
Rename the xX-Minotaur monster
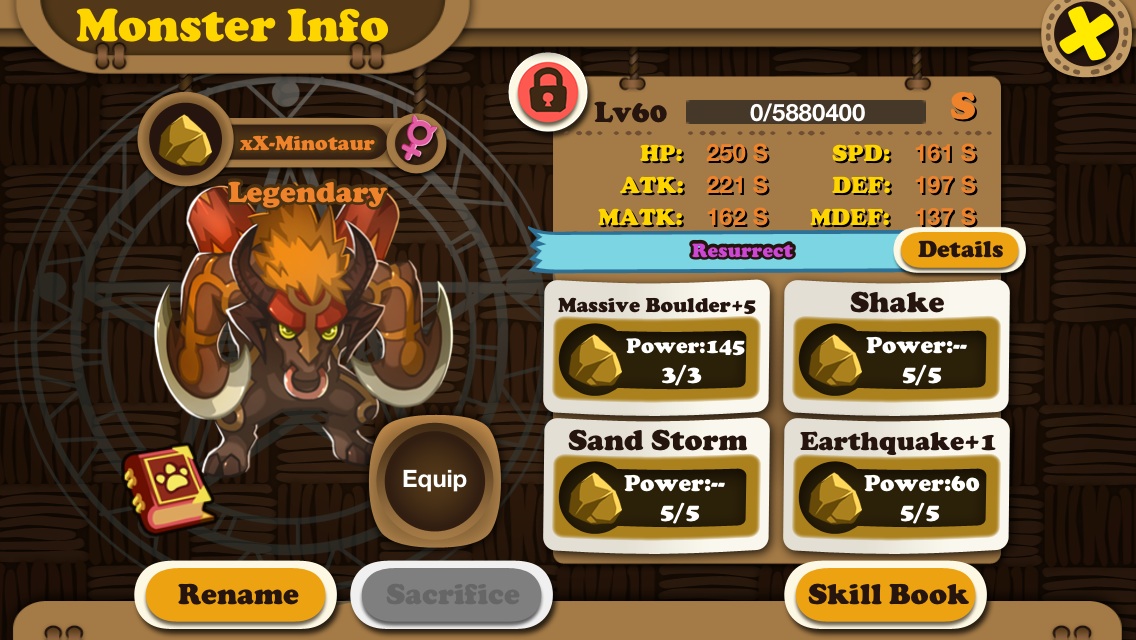[237, 595]
